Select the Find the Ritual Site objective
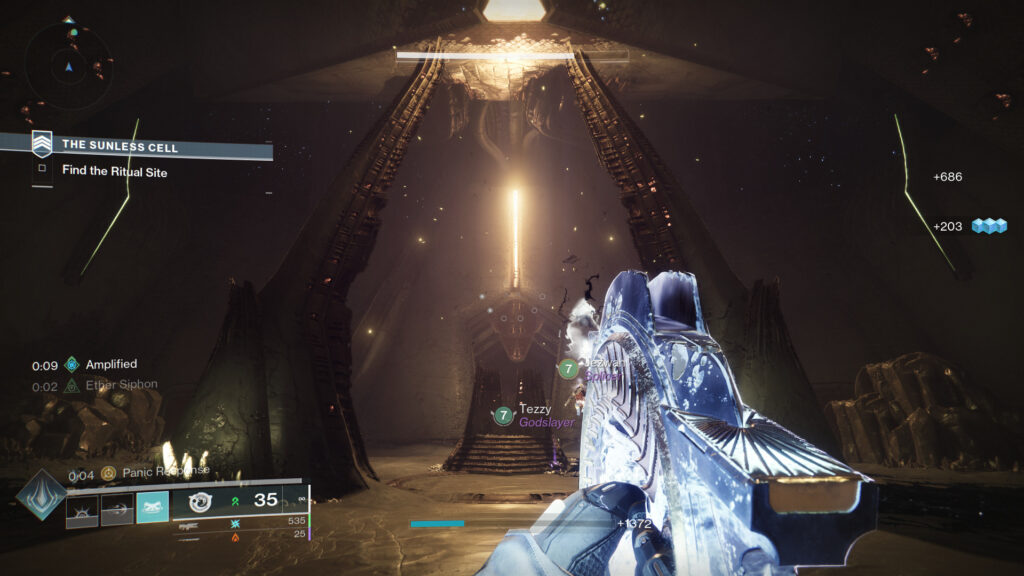1024x576 pixels. point(115,172)
